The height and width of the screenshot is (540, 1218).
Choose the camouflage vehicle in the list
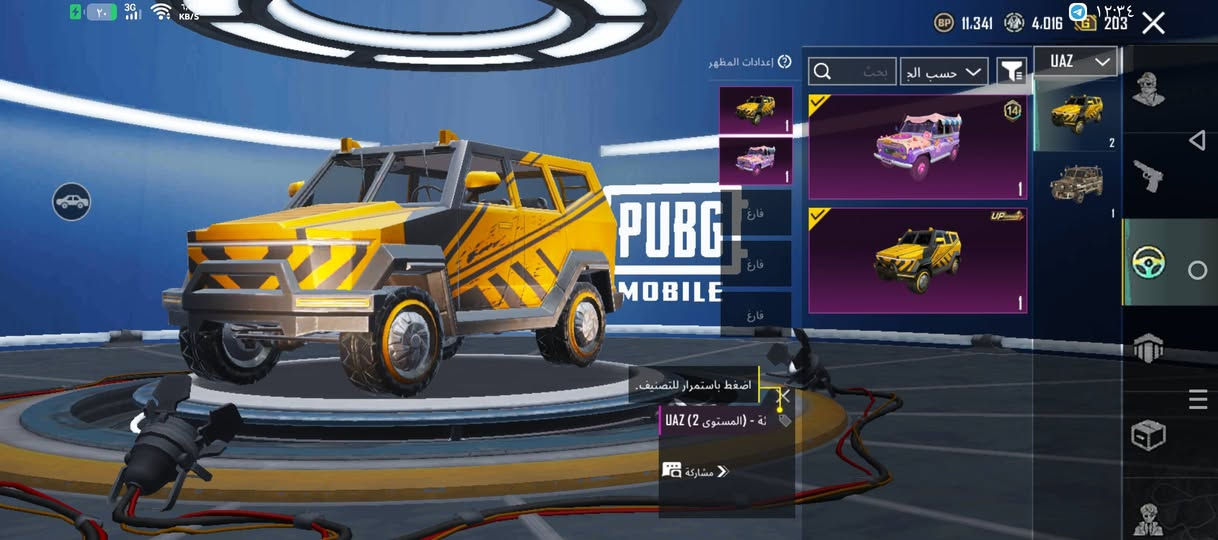tap(1077, 187)
